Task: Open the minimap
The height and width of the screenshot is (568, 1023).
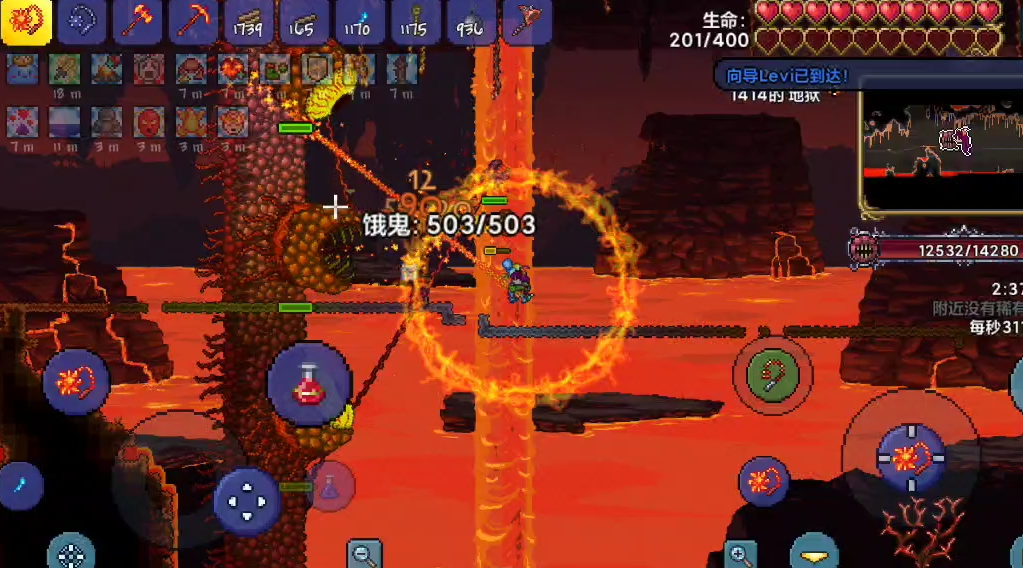Action: coord(940,148)
